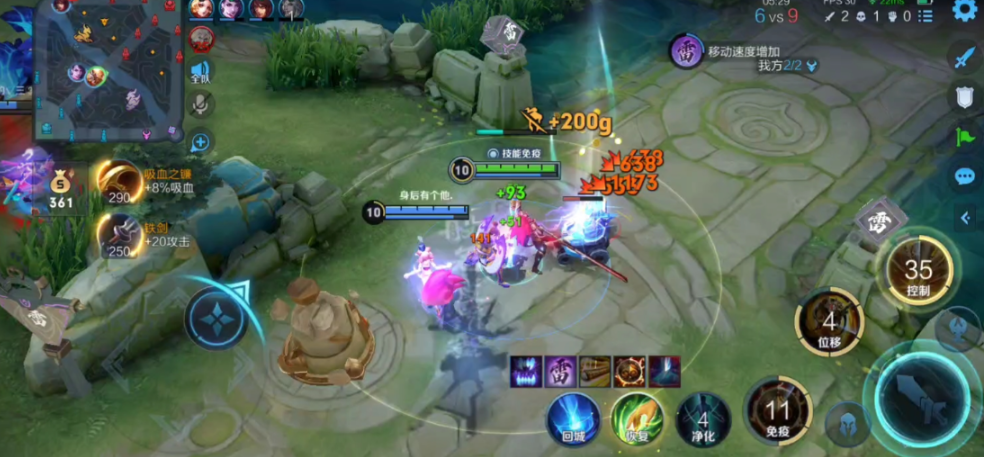Screen dimensions: 984x457
Task: Open the quick chat plus bubble
Action: [x=201, y=141]
